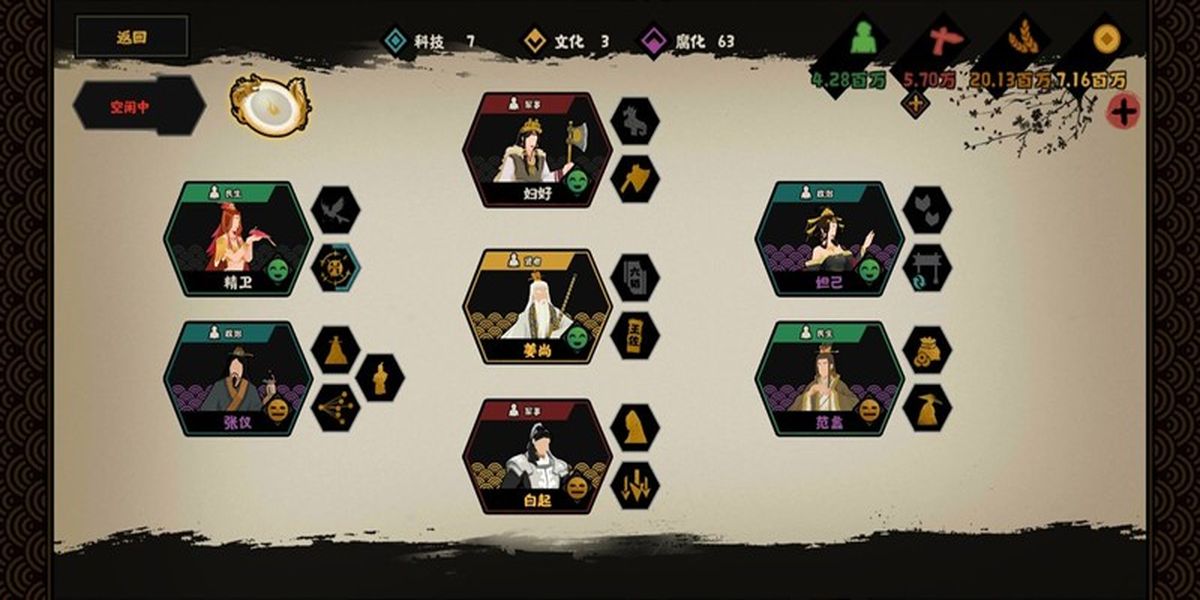Choose the 范蠡 character card
Screen dimensions: 1200x600
(x=829, y=378)
